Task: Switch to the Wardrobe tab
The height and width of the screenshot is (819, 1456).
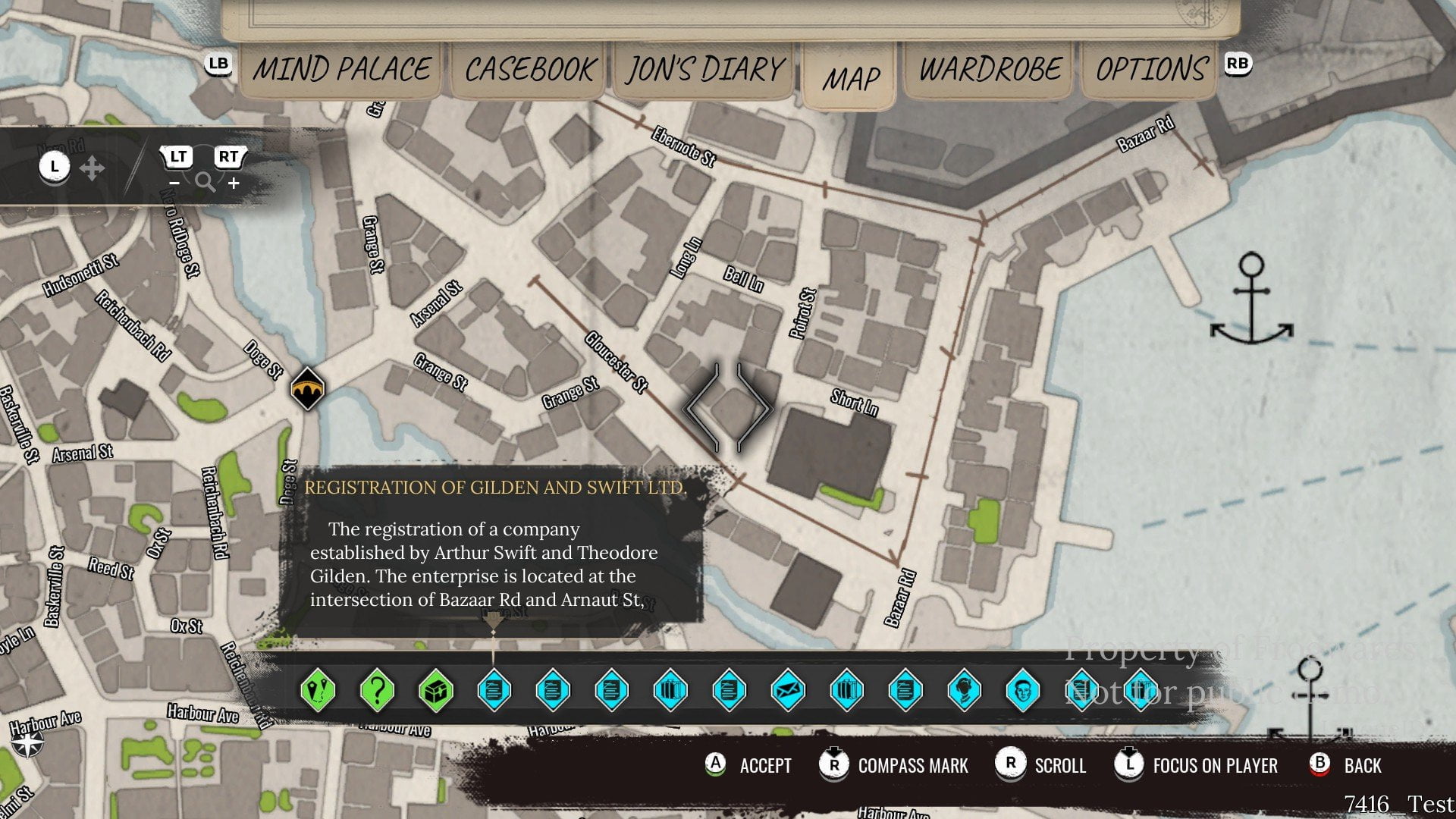Action: [x=990, y=70]
